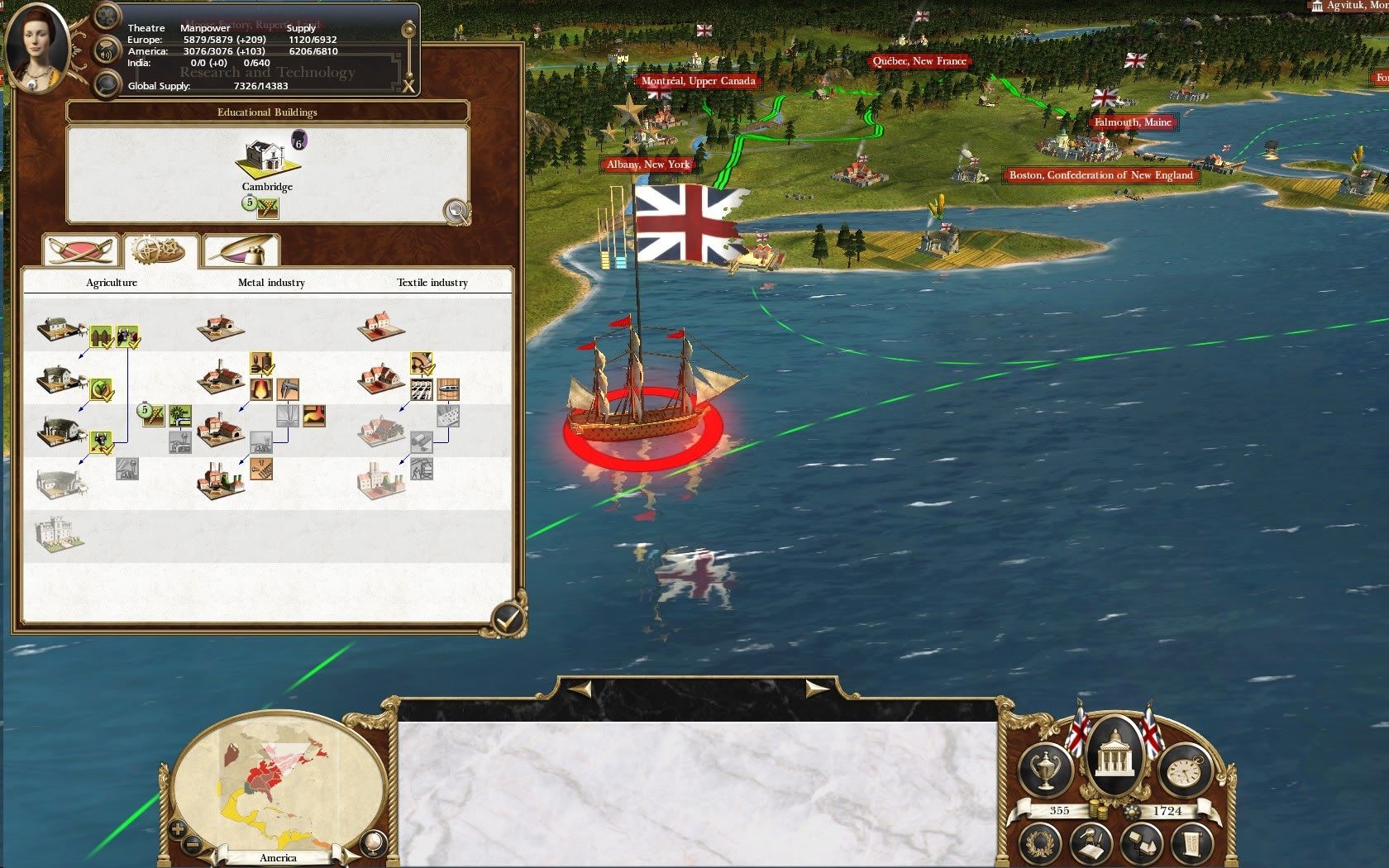Switch to the crossed swords military research tab
The height and width of the screenshot is (868, 1389).
[x=80, y=249]
